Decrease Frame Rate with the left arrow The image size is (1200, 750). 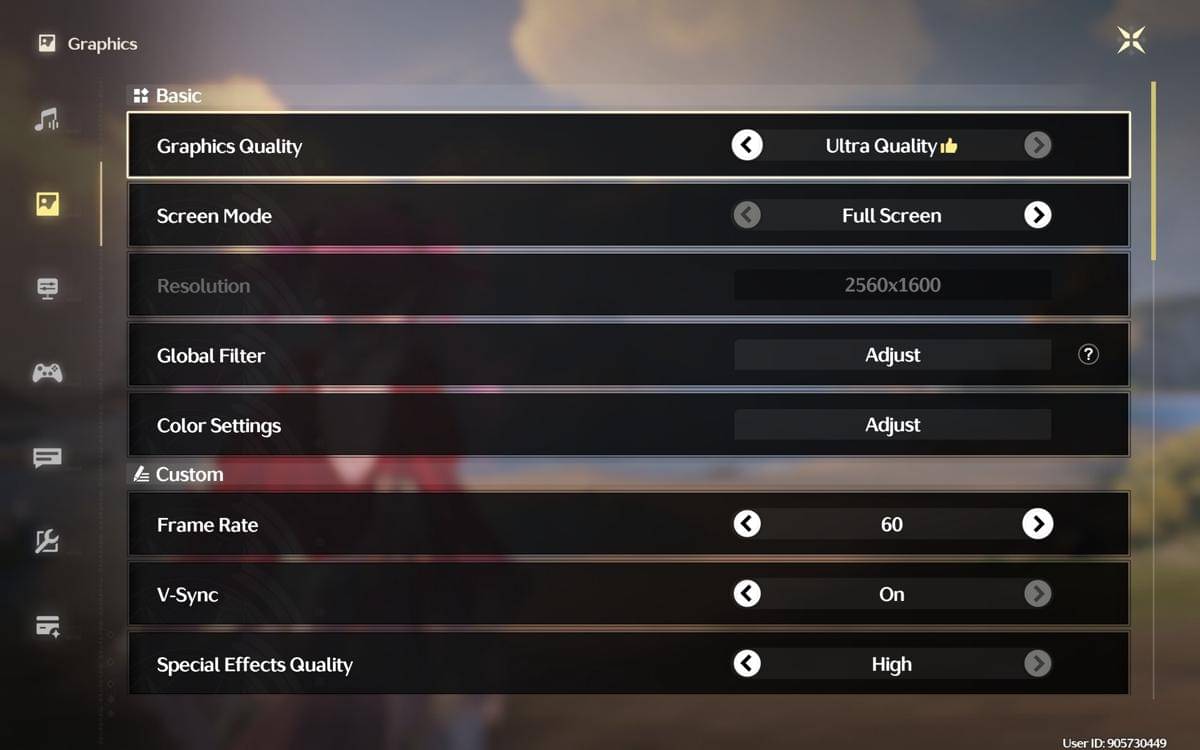click(x=747, y=524)
